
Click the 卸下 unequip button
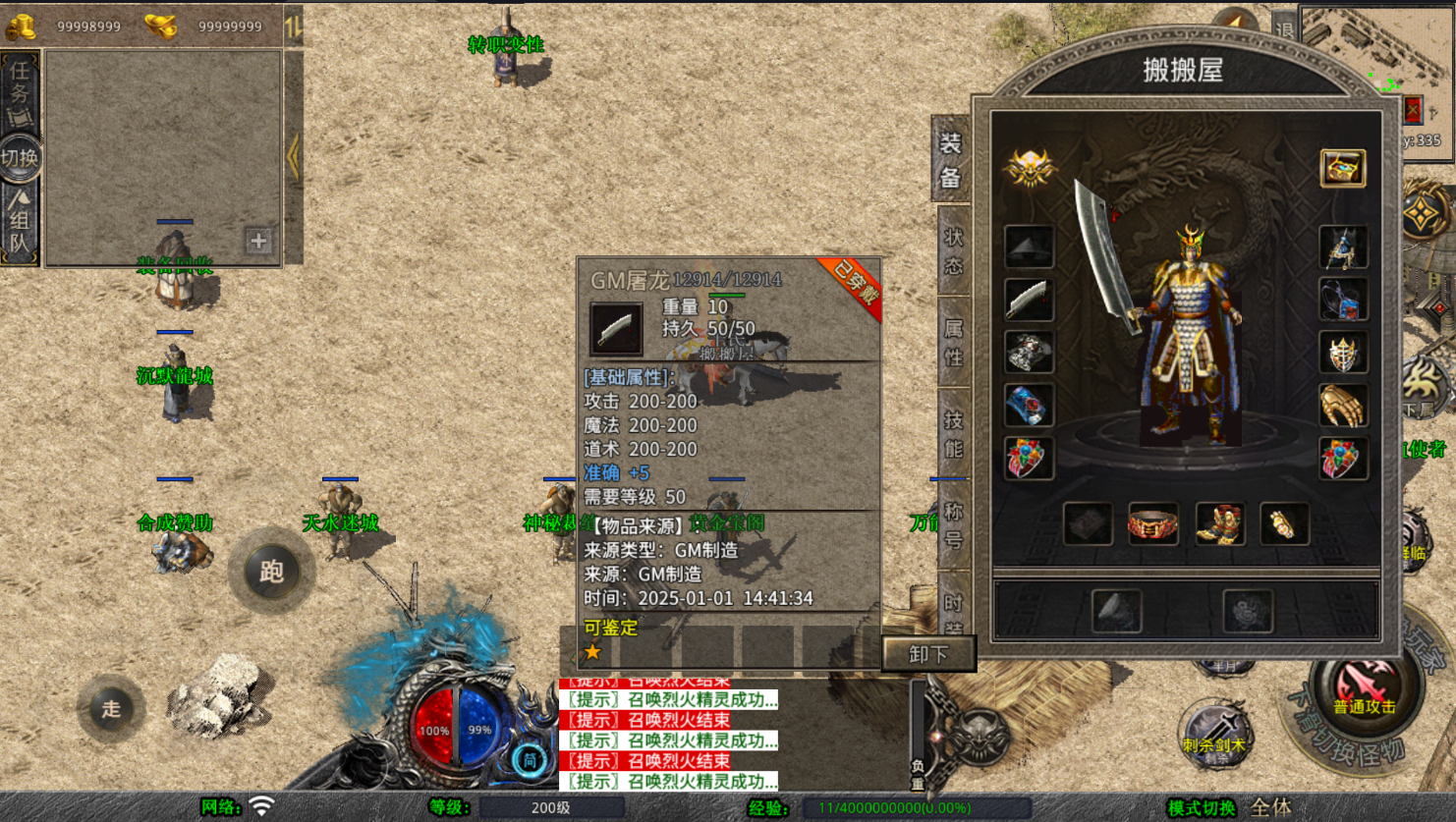927,653
